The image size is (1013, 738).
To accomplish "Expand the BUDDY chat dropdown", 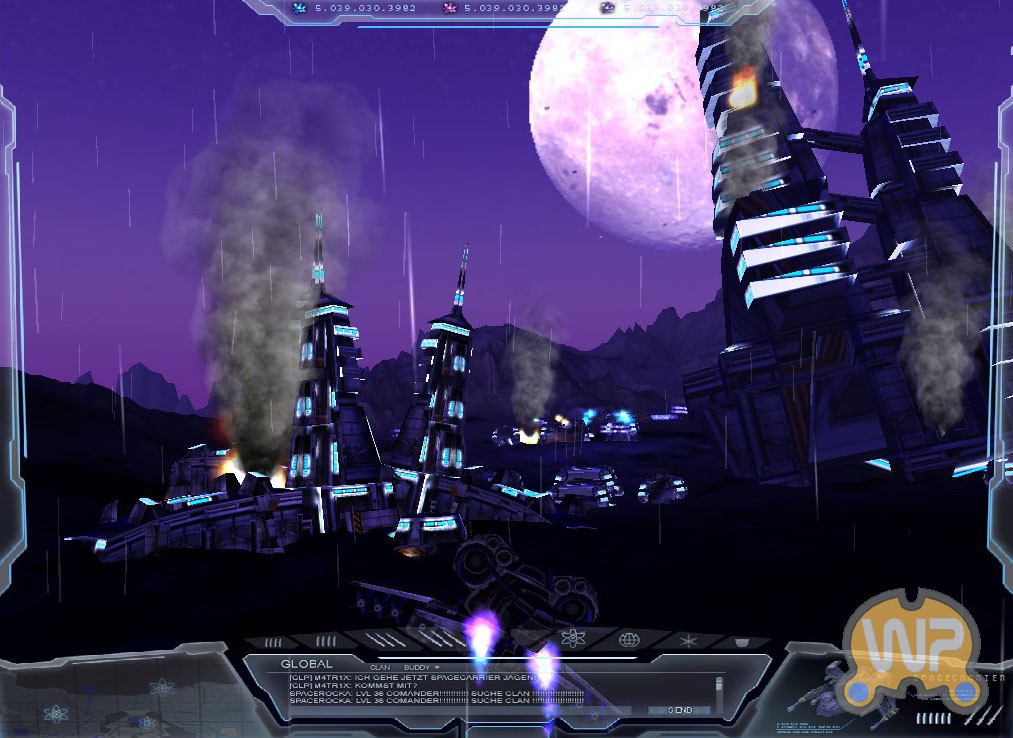I will [x=421, y=666].
